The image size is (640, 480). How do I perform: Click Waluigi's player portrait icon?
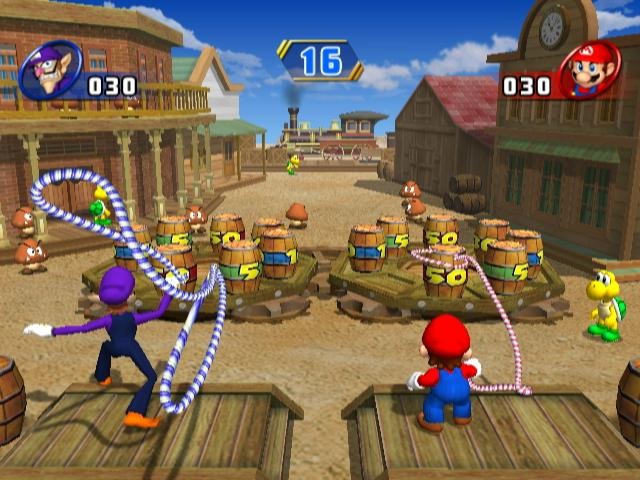[48, 70]
